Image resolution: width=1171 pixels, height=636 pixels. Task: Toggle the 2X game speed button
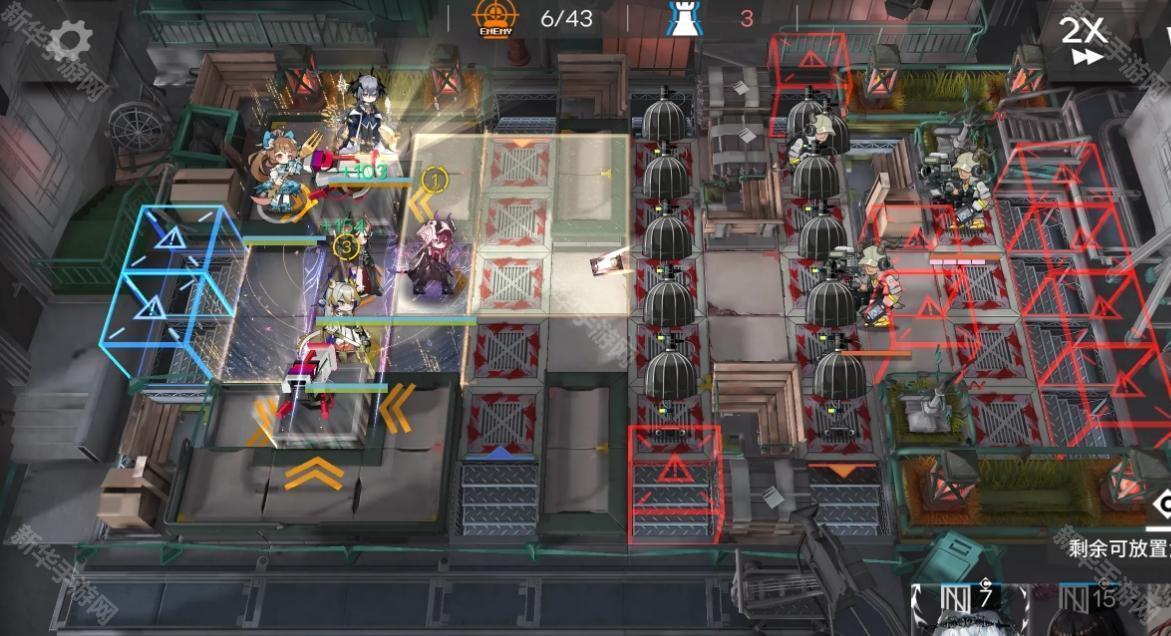pos(1083,40)
